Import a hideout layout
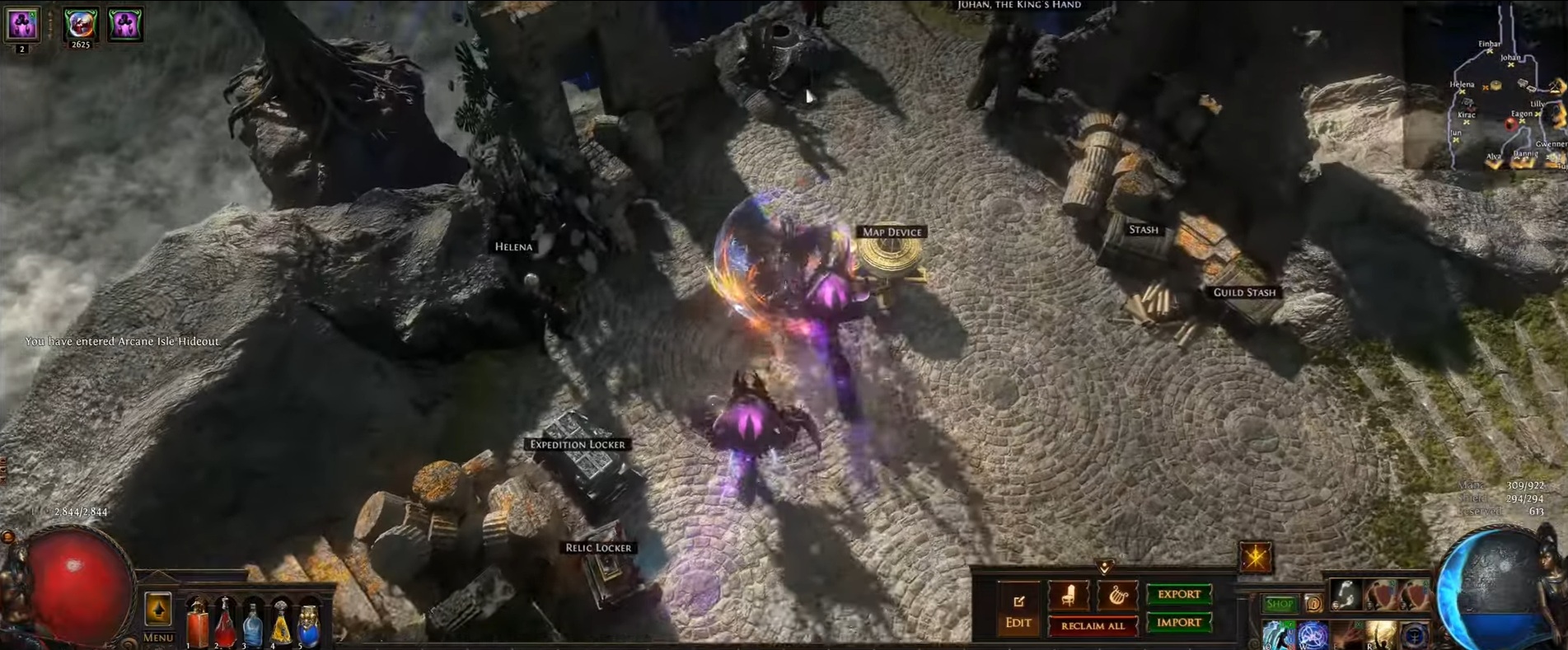Screen dimensions: 1568x650 coord(1178,624)
